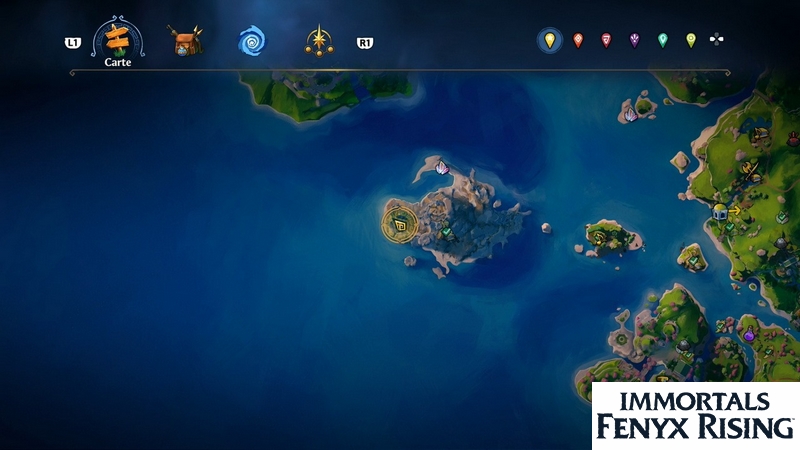This screenshot has width=800, height=450.
Task: Choose the teal map pin marker
Action: (x=662, y=40)
